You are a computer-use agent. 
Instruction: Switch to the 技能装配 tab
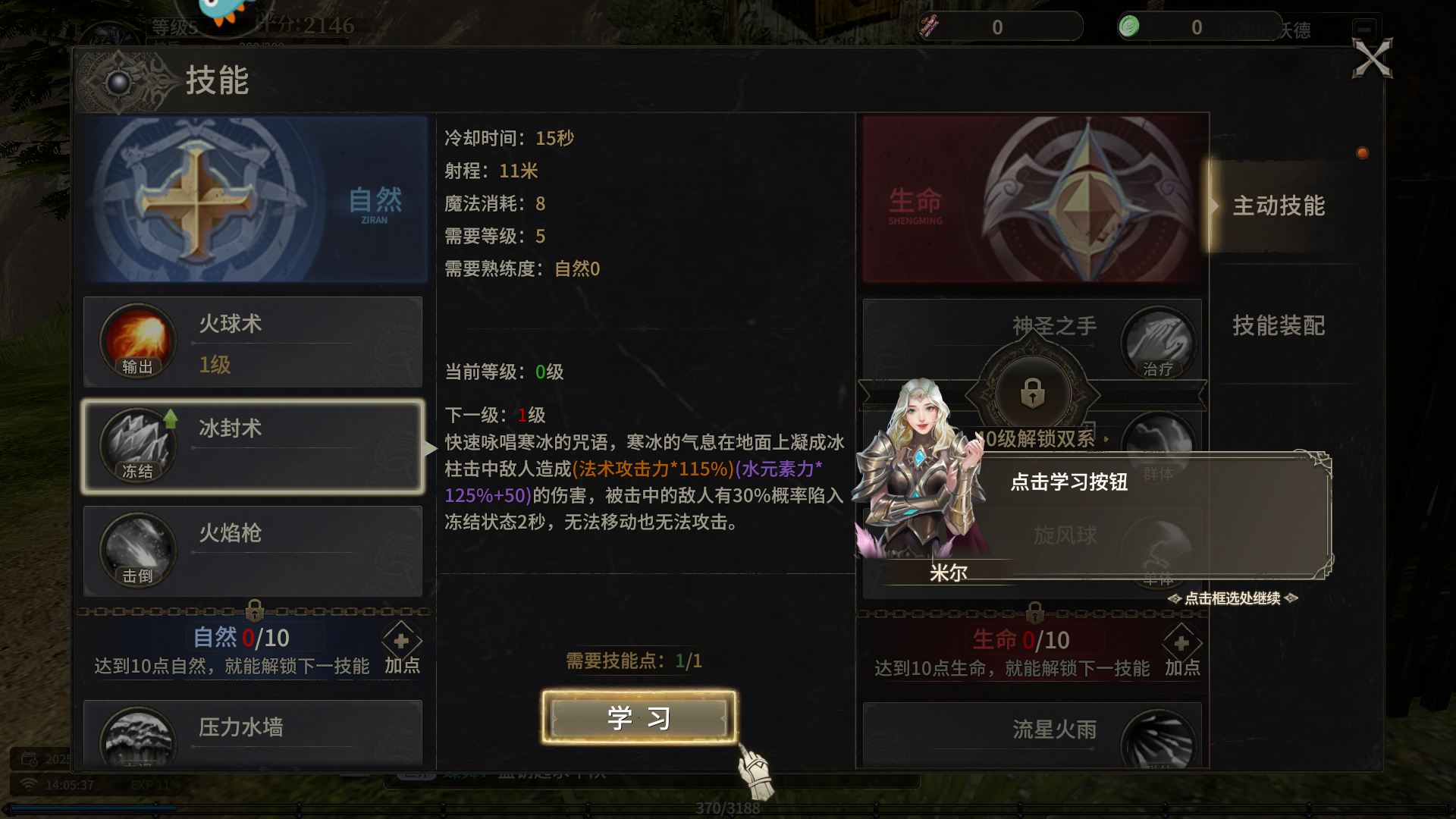(x=1279, y=326)
